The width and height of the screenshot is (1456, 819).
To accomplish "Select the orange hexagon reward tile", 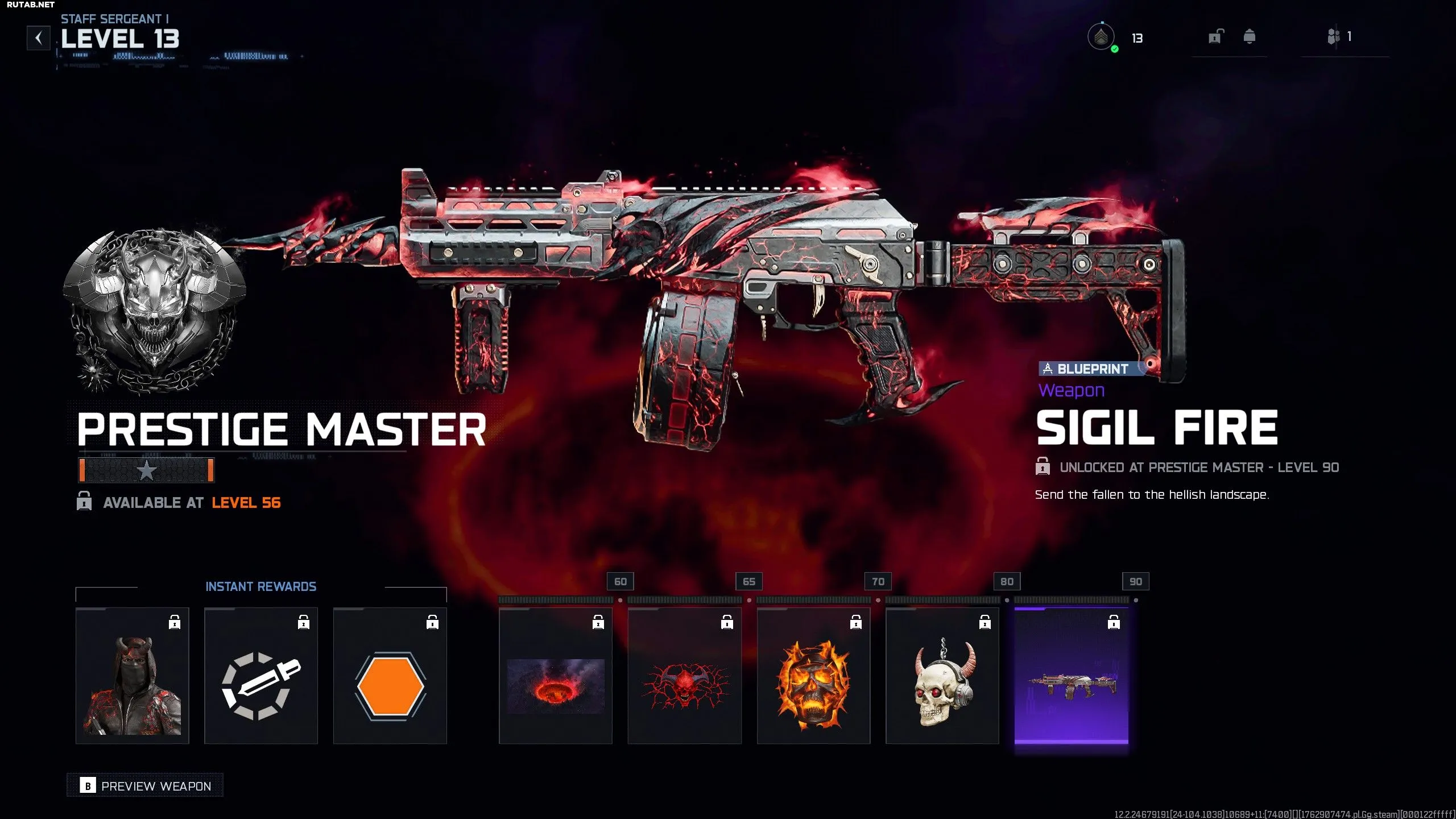I will [x=390, y=676].
